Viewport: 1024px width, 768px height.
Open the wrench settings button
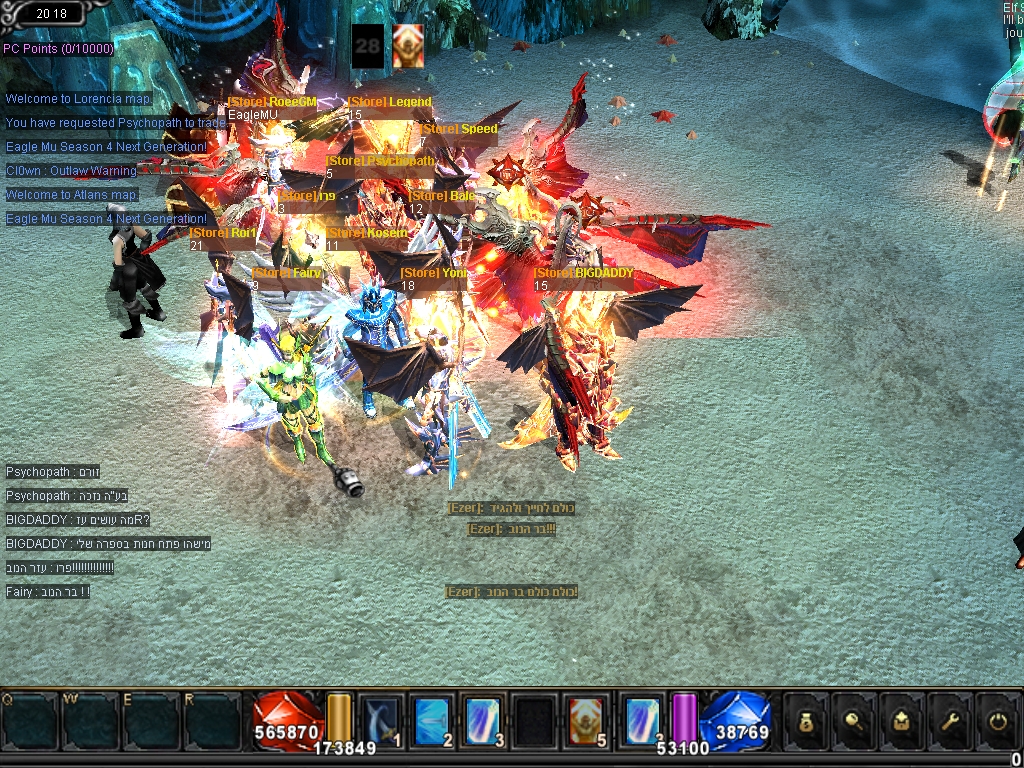point(950,720)
